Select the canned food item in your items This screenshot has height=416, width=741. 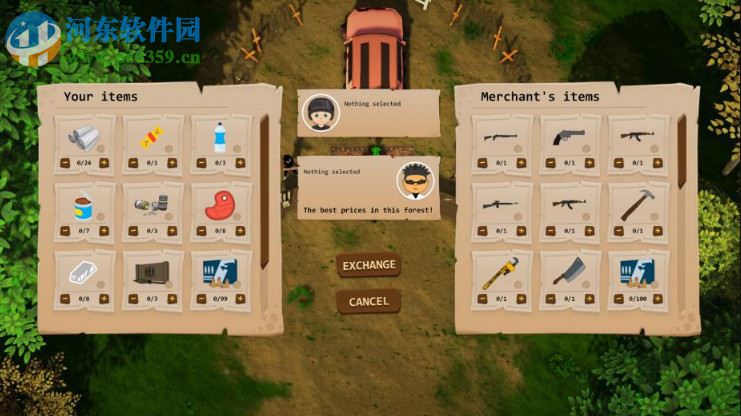pyautogui.click(x=84, y=205)
